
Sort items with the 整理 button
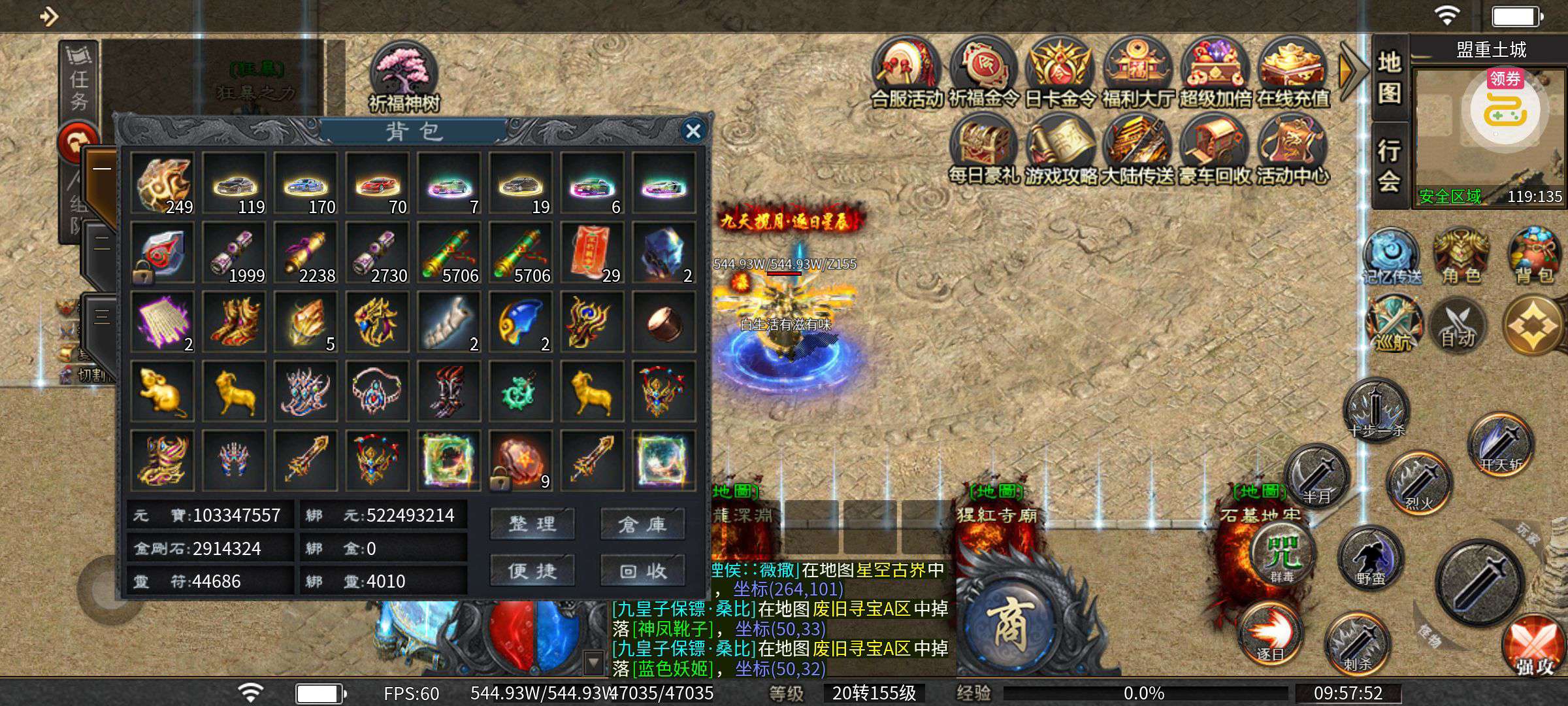532,523
